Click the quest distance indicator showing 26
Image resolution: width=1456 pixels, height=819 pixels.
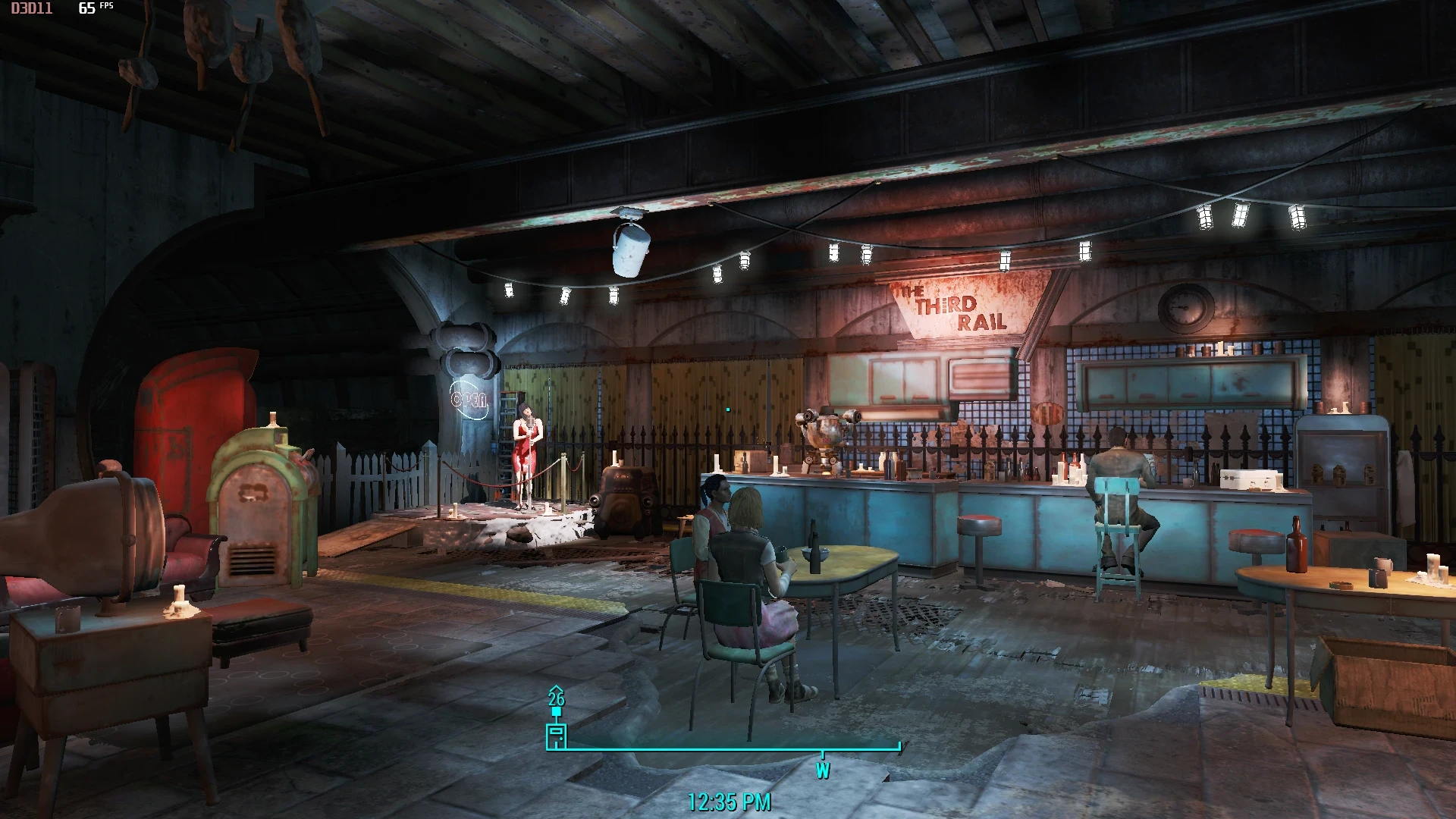pos(557,698)
